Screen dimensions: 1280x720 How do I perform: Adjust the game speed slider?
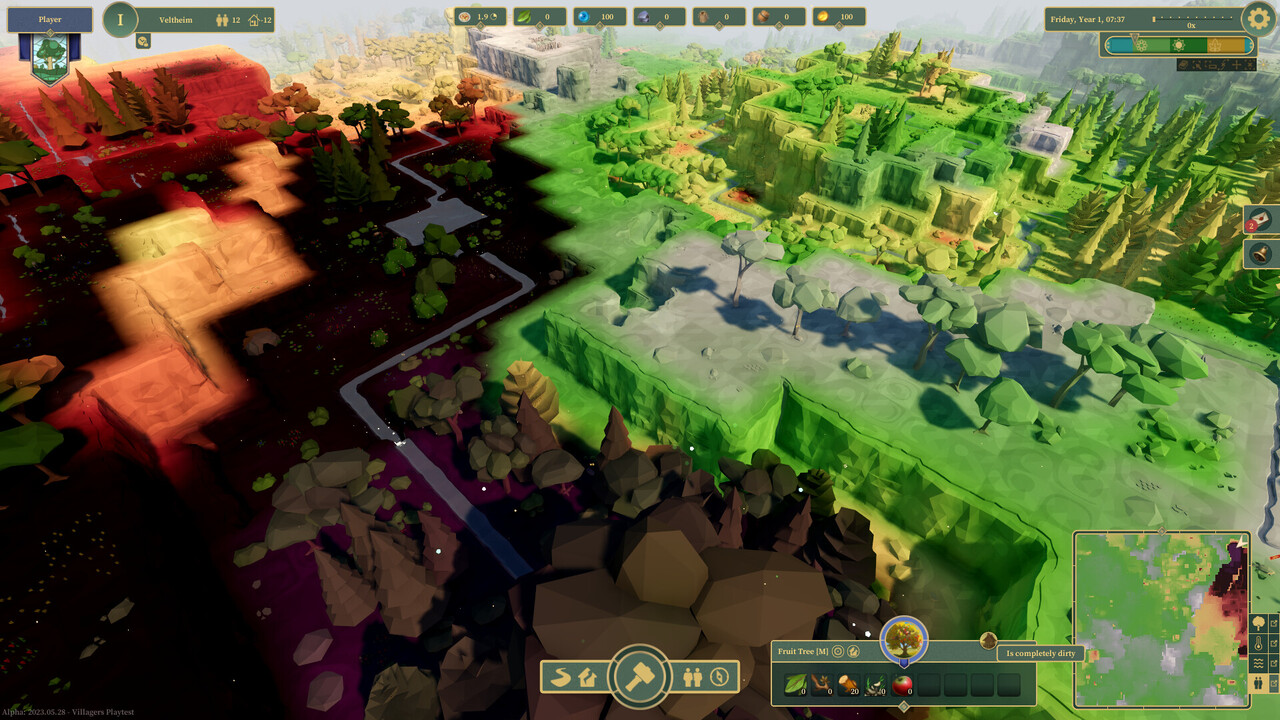(x=1195, y=19)
